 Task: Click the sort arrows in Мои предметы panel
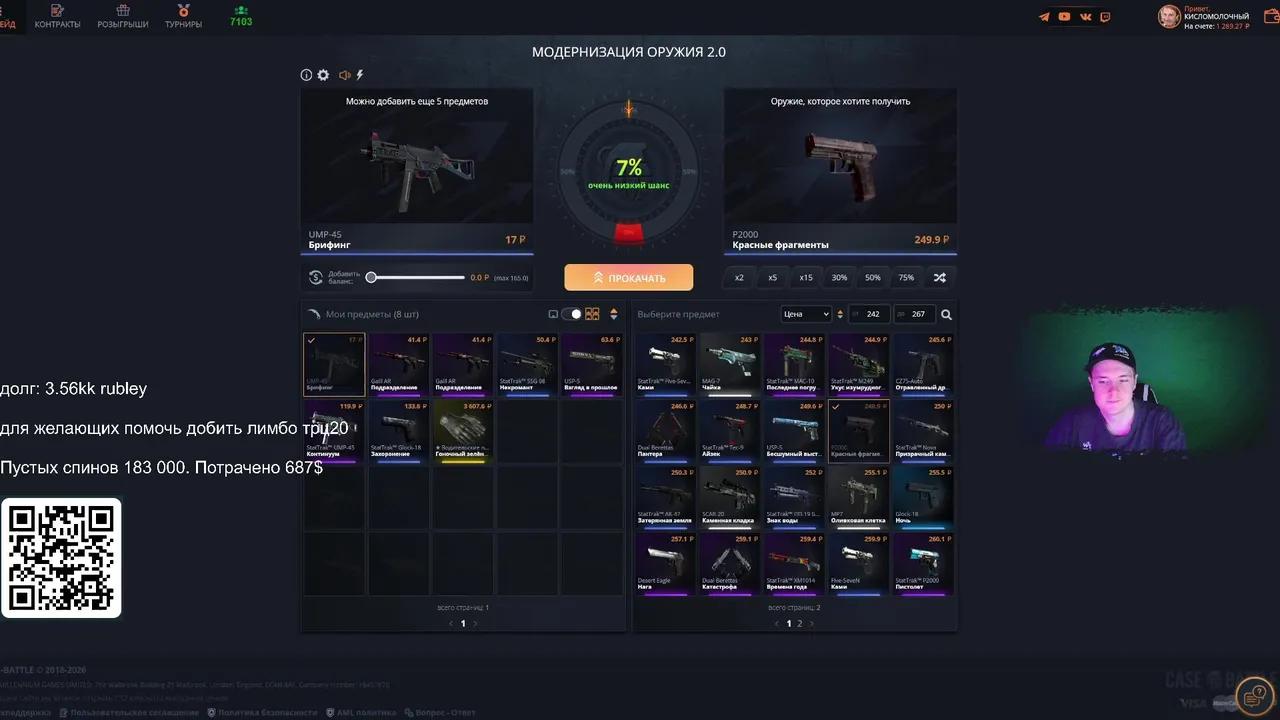pyautogui.click(x=613, y=313)
